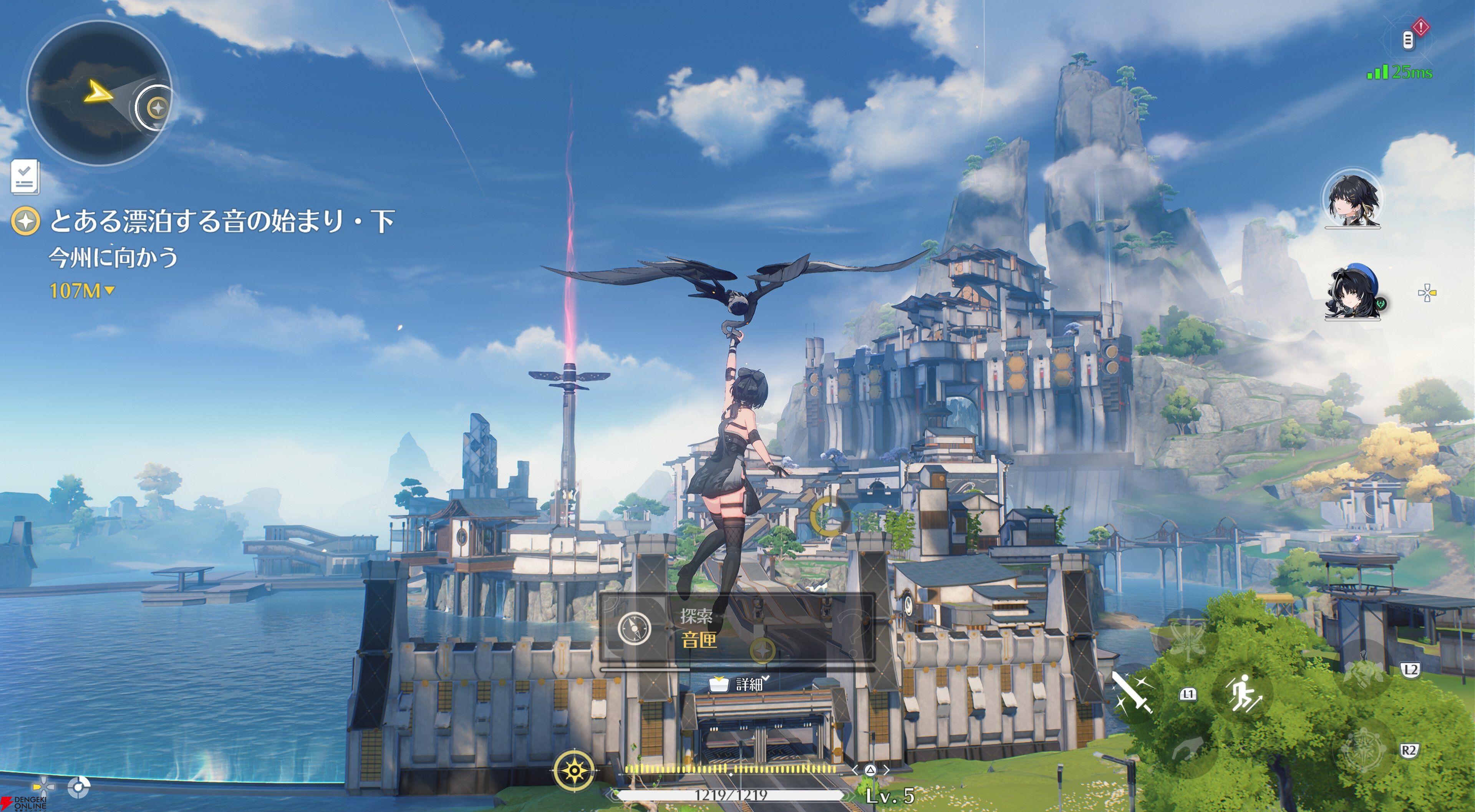Open the quest log checklist icon
This screenshot has width=1475, height=812.
pyautogui.click(x=25, y=177)
